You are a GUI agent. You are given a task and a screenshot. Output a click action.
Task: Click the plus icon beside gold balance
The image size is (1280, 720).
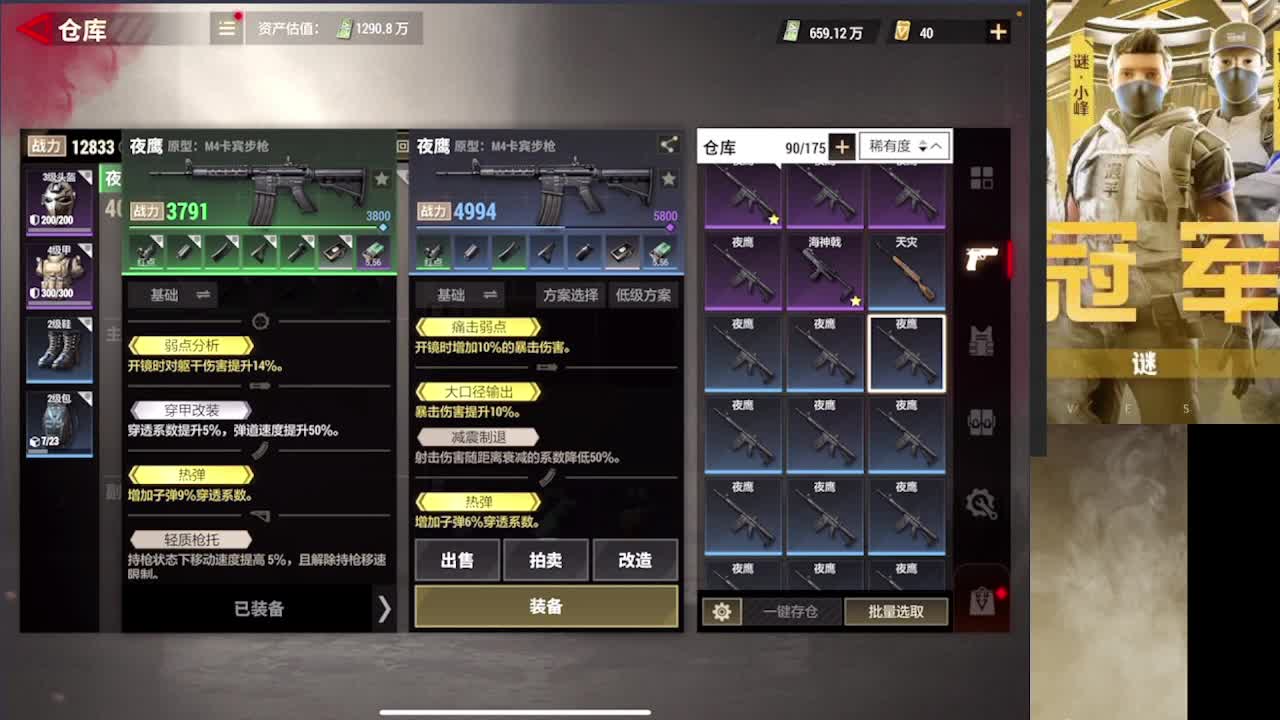(996, 31)
